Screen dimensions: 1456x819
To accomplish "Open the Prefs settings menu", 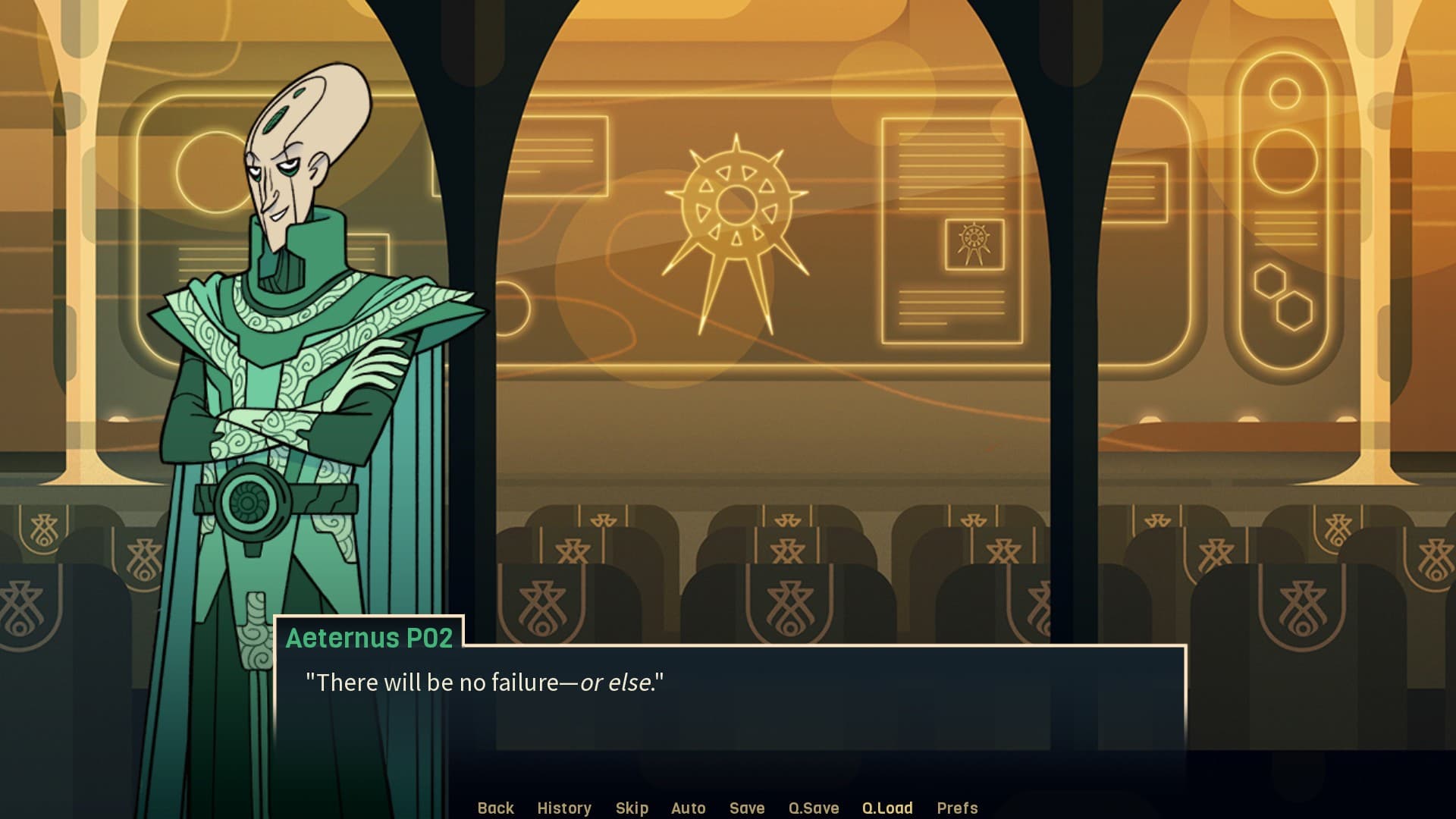I will (x=958, y=808).
